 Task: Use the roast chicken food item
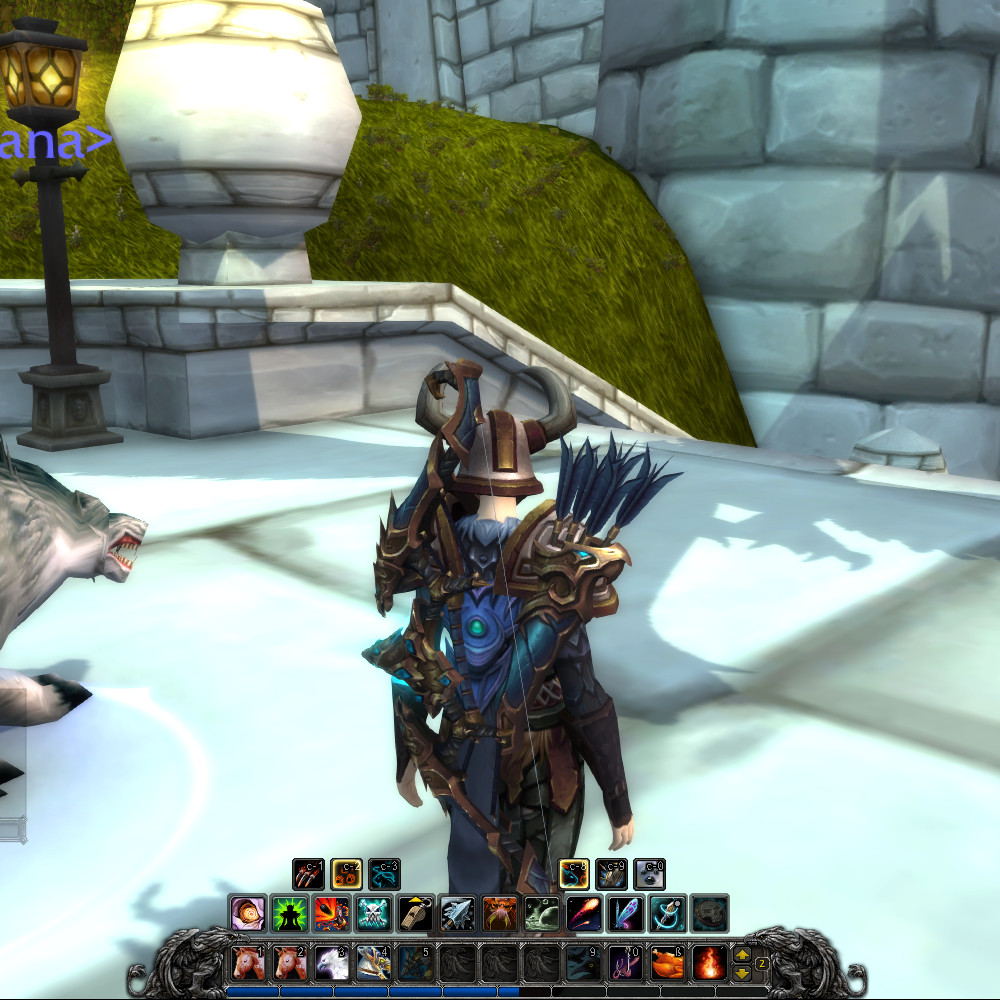[667, 962]
